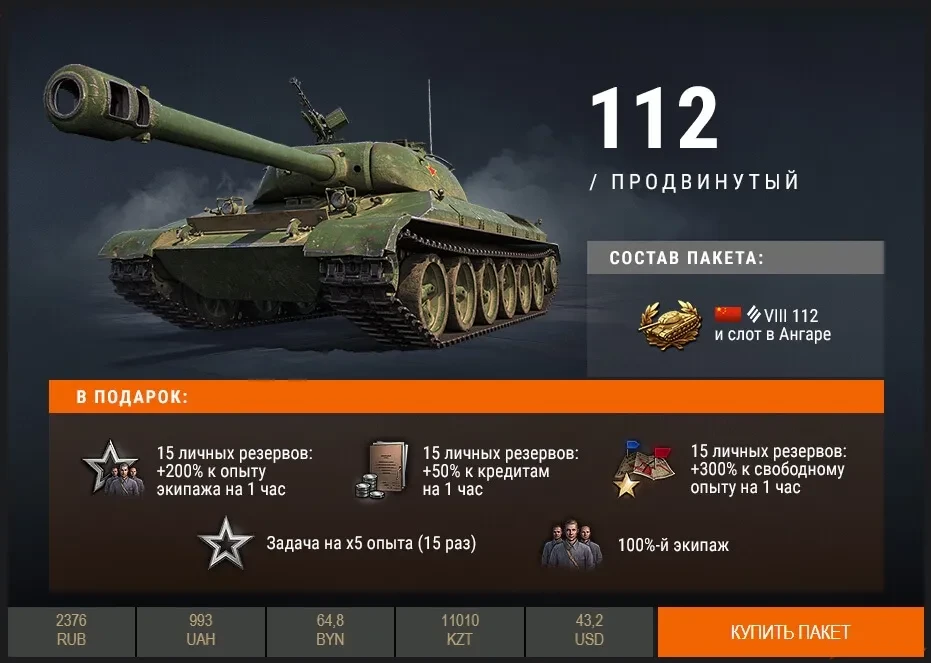Select the BYN currency price
Image resolution: width=931 pixels, height=663 pixels.
pyautogui.click(x=330, y=631)
